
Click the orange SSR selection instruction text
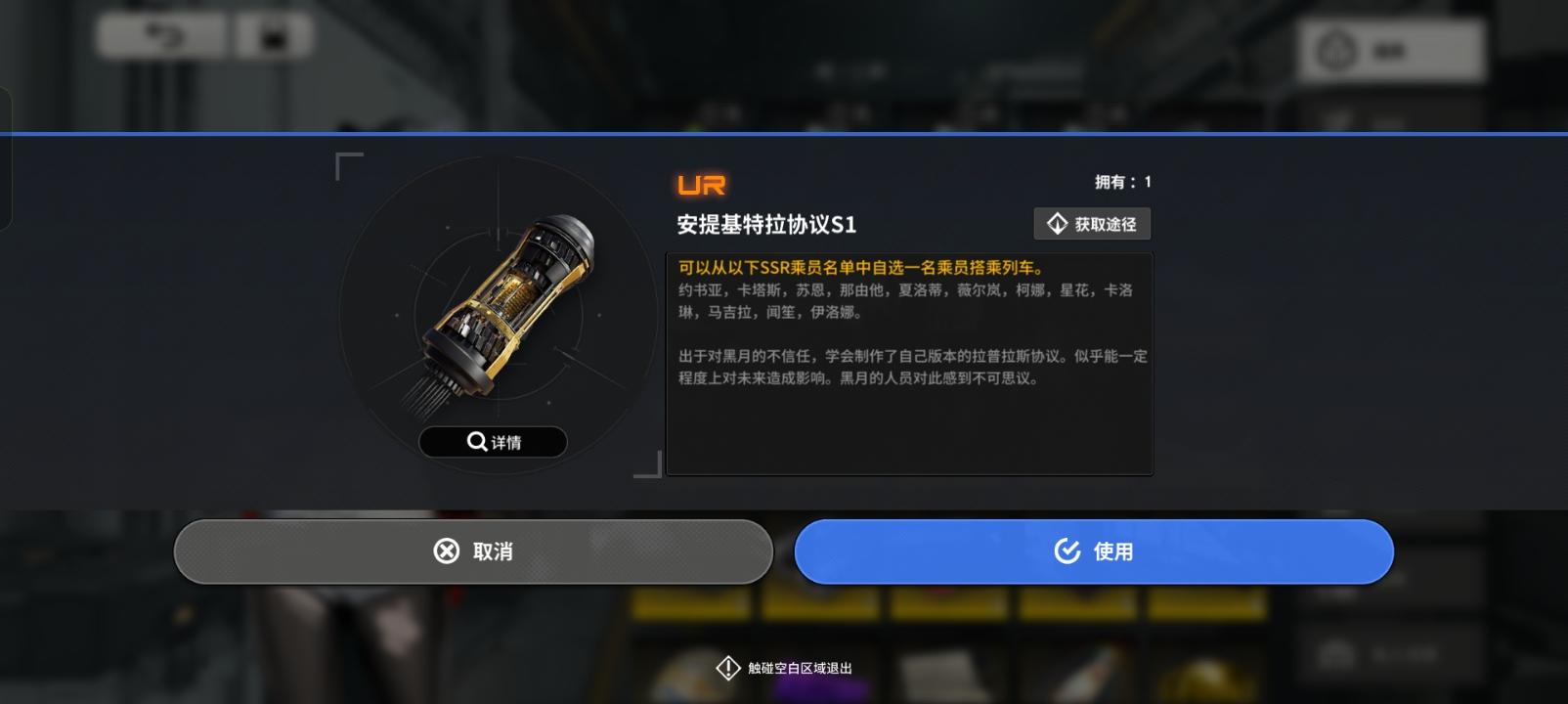click(x=860, y=266)
